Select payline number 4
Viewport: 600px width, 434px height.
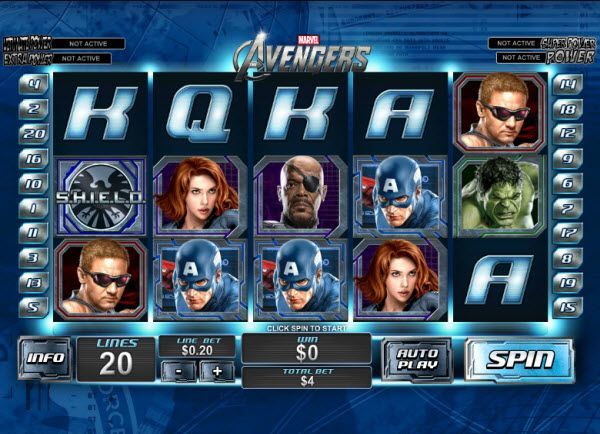tap(34, 84)
